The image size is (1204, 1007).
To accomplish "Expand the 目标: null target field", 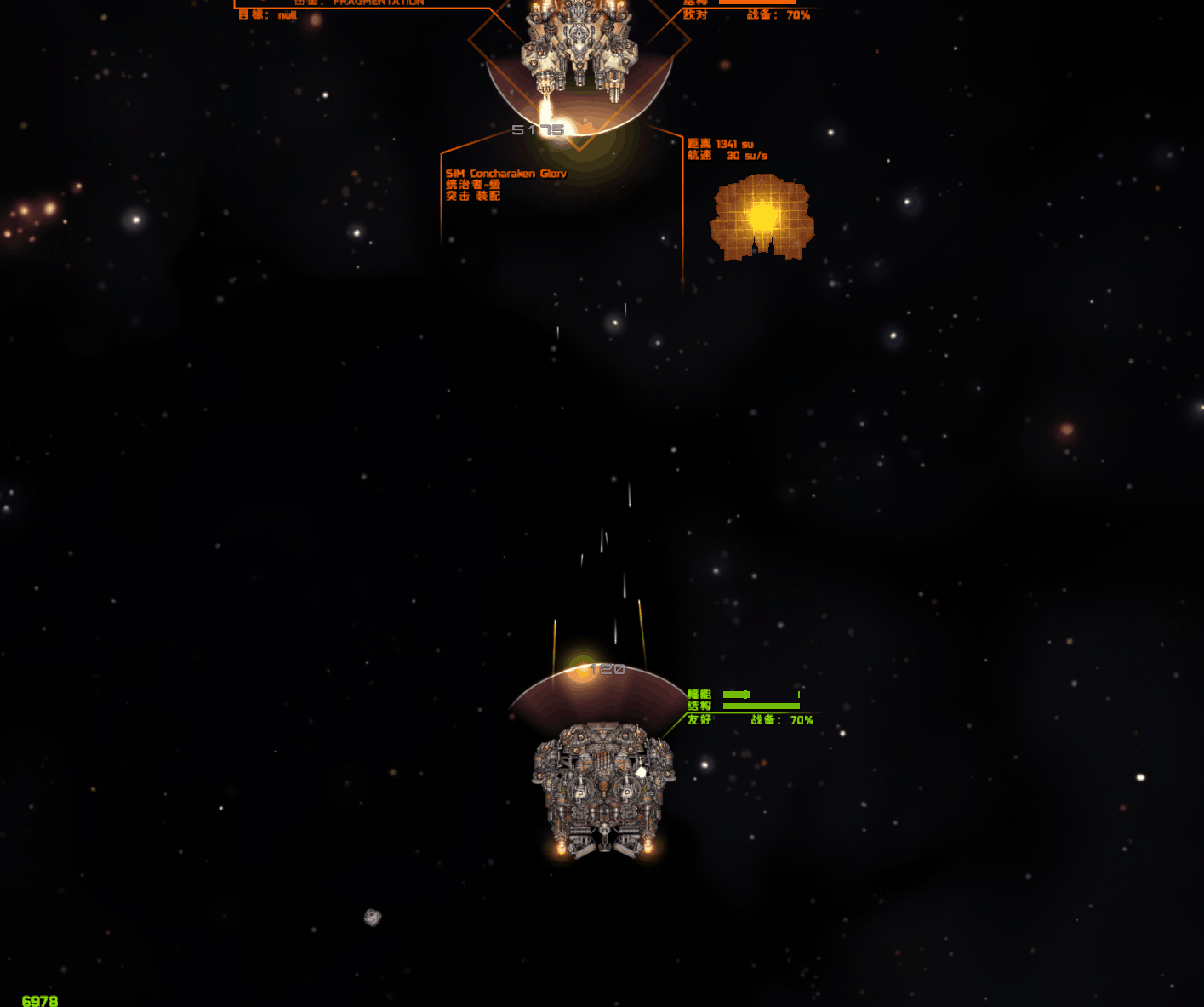I will tap(268, 14).
